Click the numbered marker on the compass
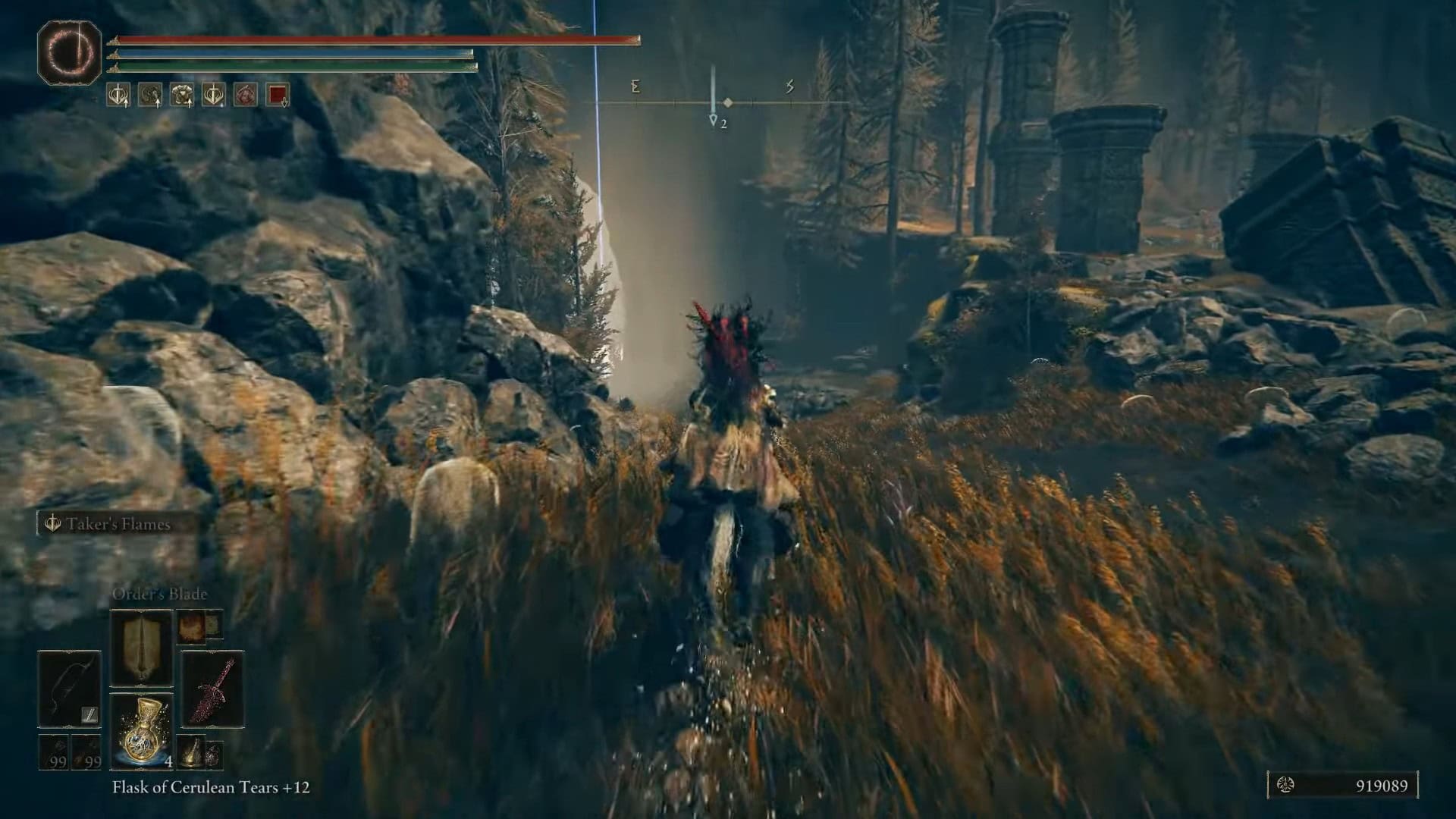The width and height of the screenshot is (1456, 819). tap(714, 121)
